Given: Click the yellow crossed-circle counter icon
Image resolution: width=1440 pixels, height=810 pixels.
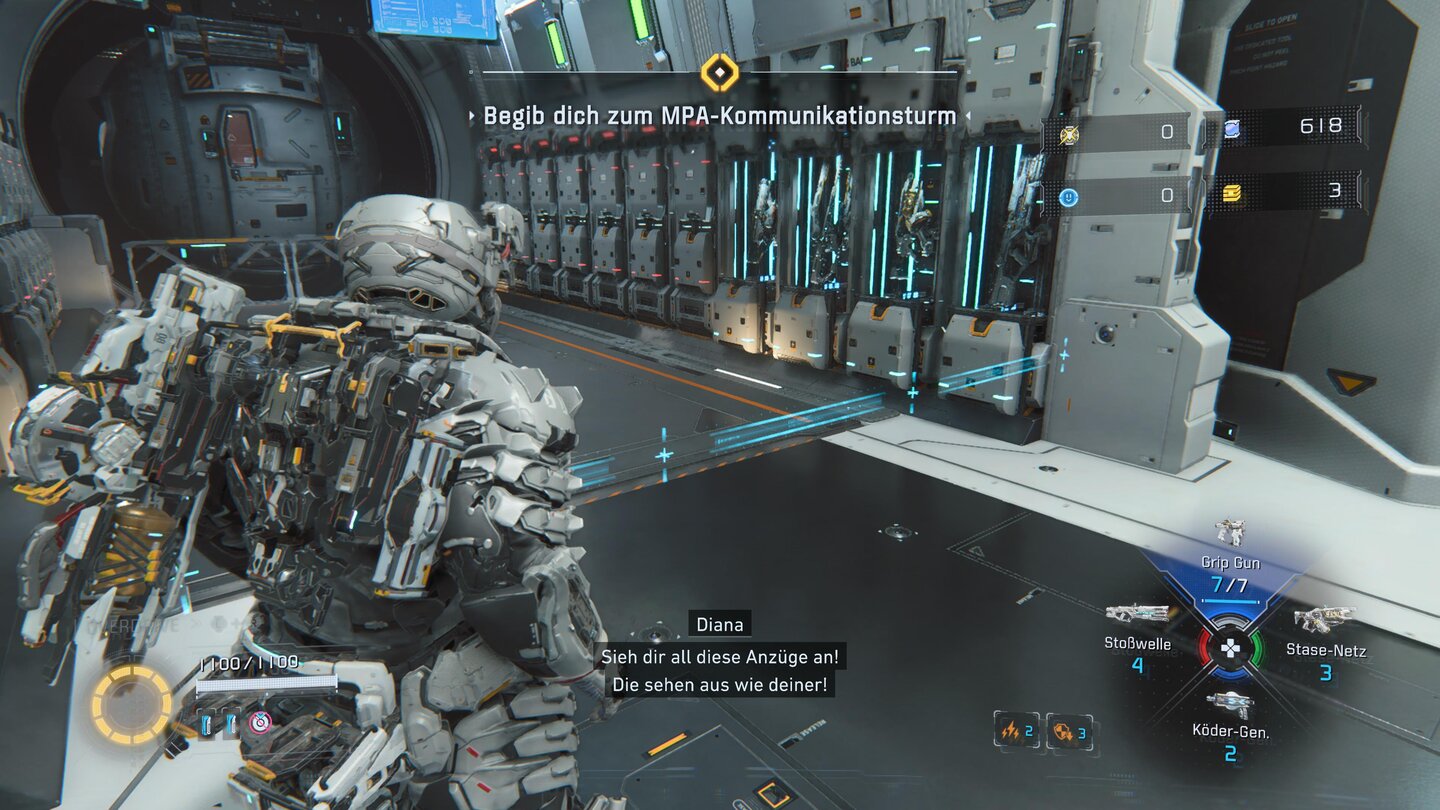Looking at the screenshot, I should [1069, 133].
